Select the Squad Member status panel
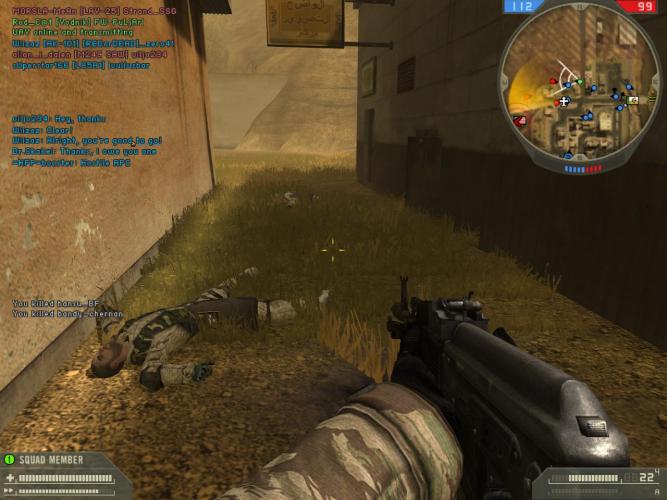Viewport: 667px width, 500px height. 62,474
